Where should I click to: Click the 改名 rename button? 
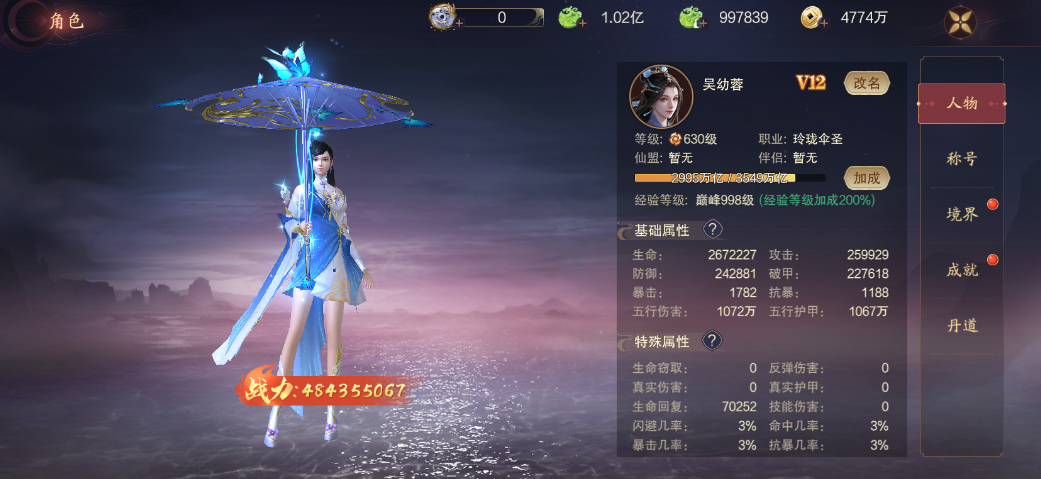(867, 83)
